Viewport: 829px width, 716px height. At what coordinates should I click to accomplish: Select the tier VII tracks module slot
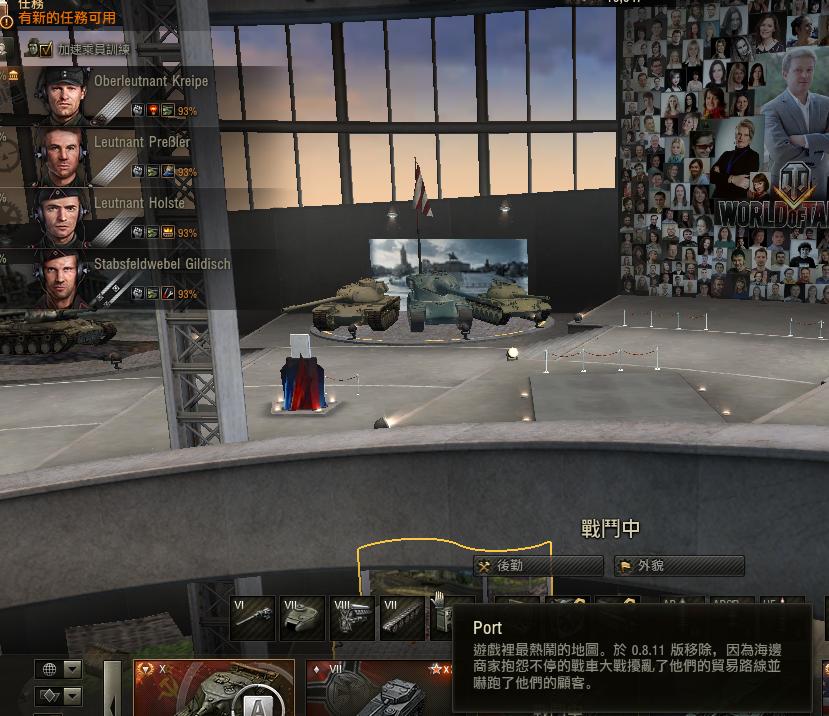[x=402, y=618]
